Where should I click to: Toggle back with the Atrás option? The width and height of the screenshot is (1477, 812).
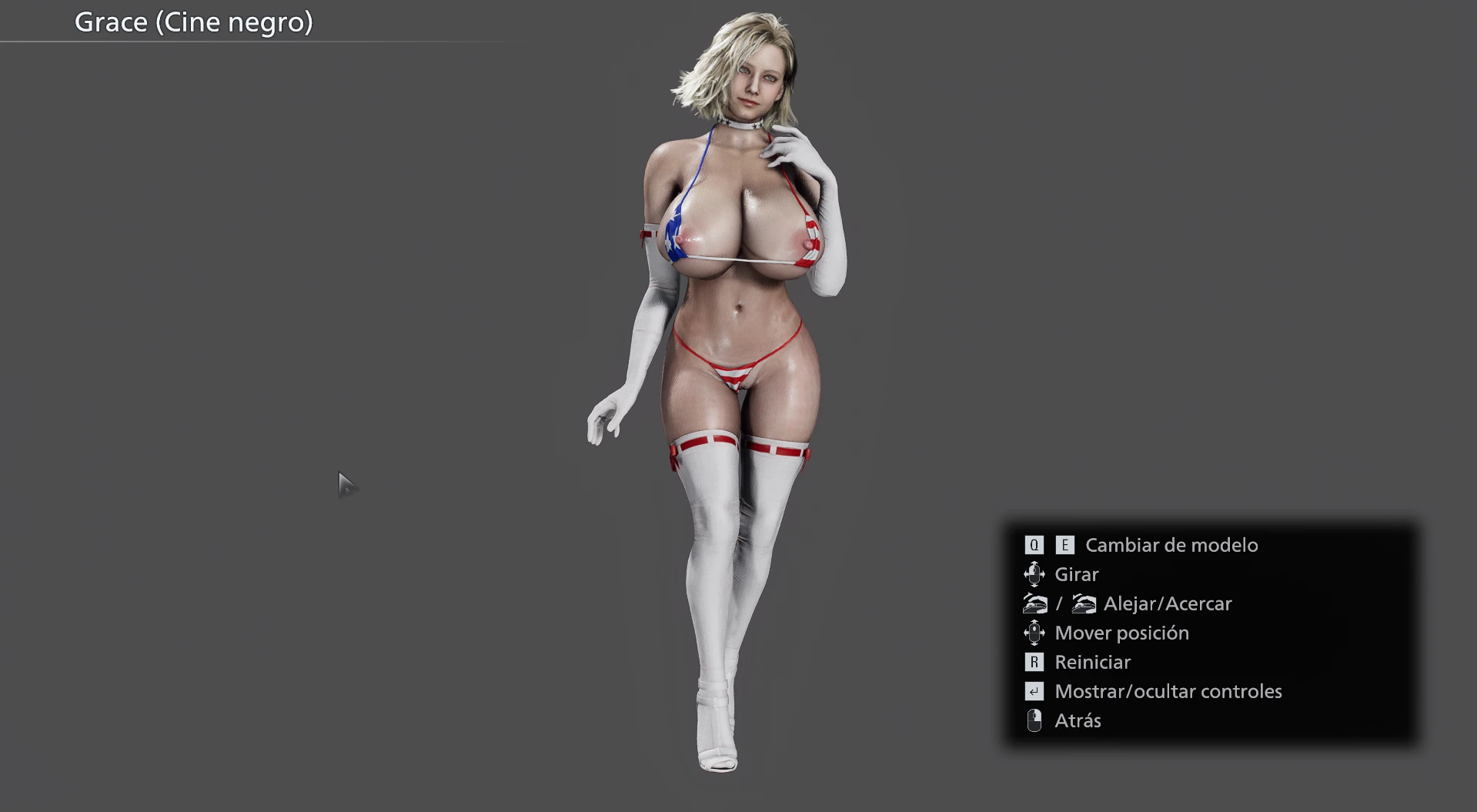click(x=1078, y=720)
